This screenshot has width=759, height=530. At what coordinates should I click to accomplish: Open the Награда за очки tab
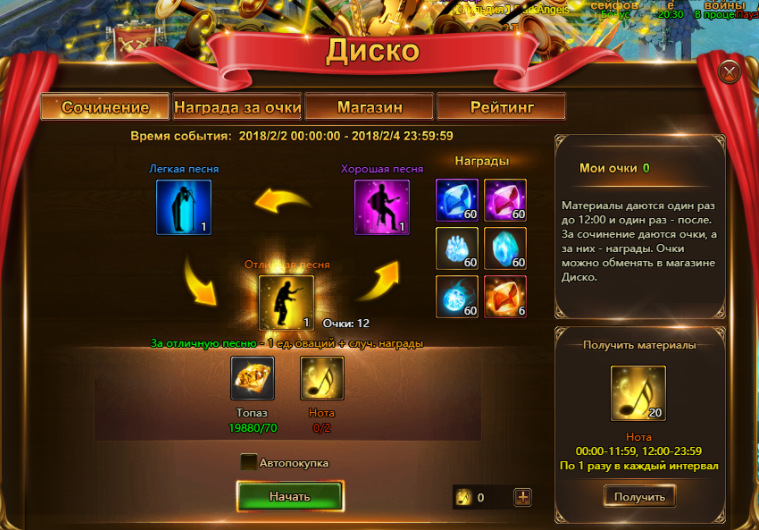pos(237,107)
